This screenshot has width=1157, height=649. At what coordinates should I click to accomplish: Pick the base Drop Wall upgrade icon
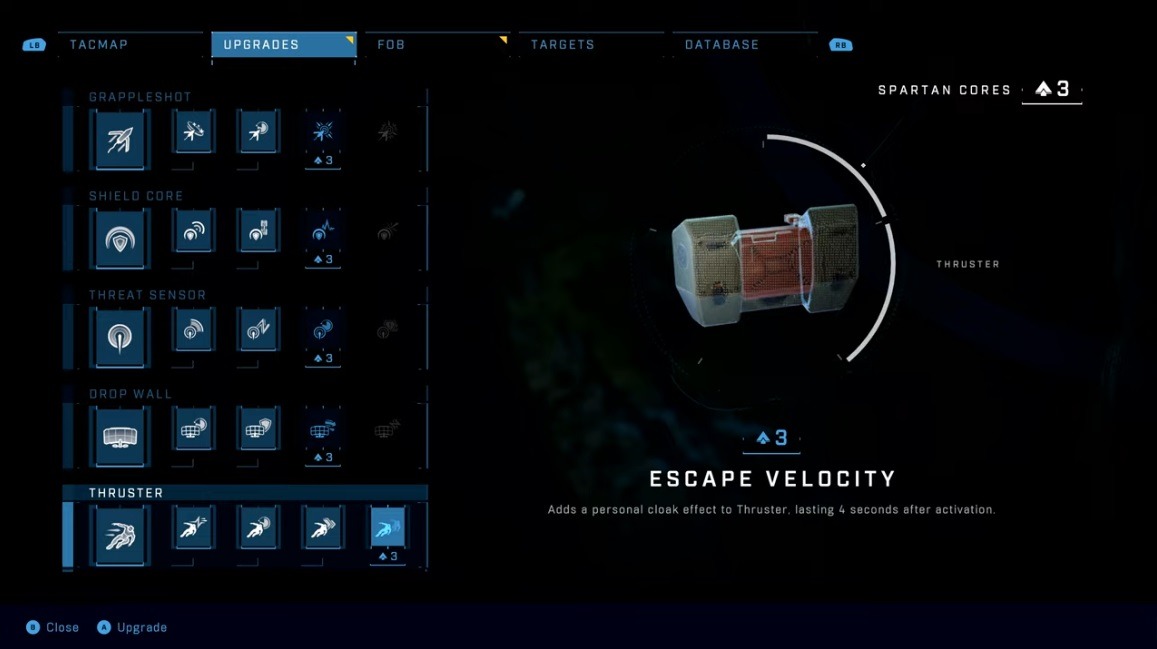tap(120, 434)
